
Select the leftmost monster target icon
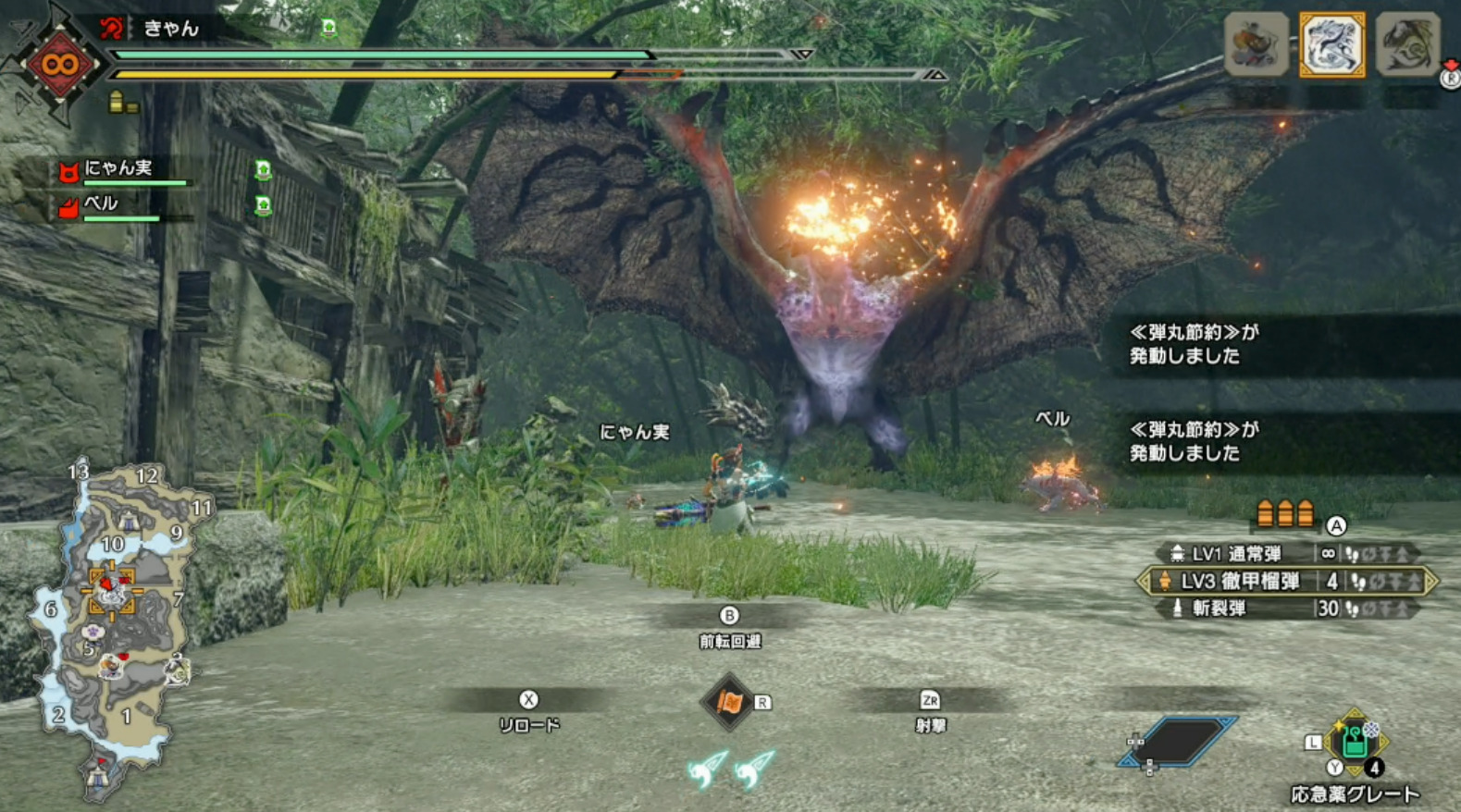[x=1256, y=44]
